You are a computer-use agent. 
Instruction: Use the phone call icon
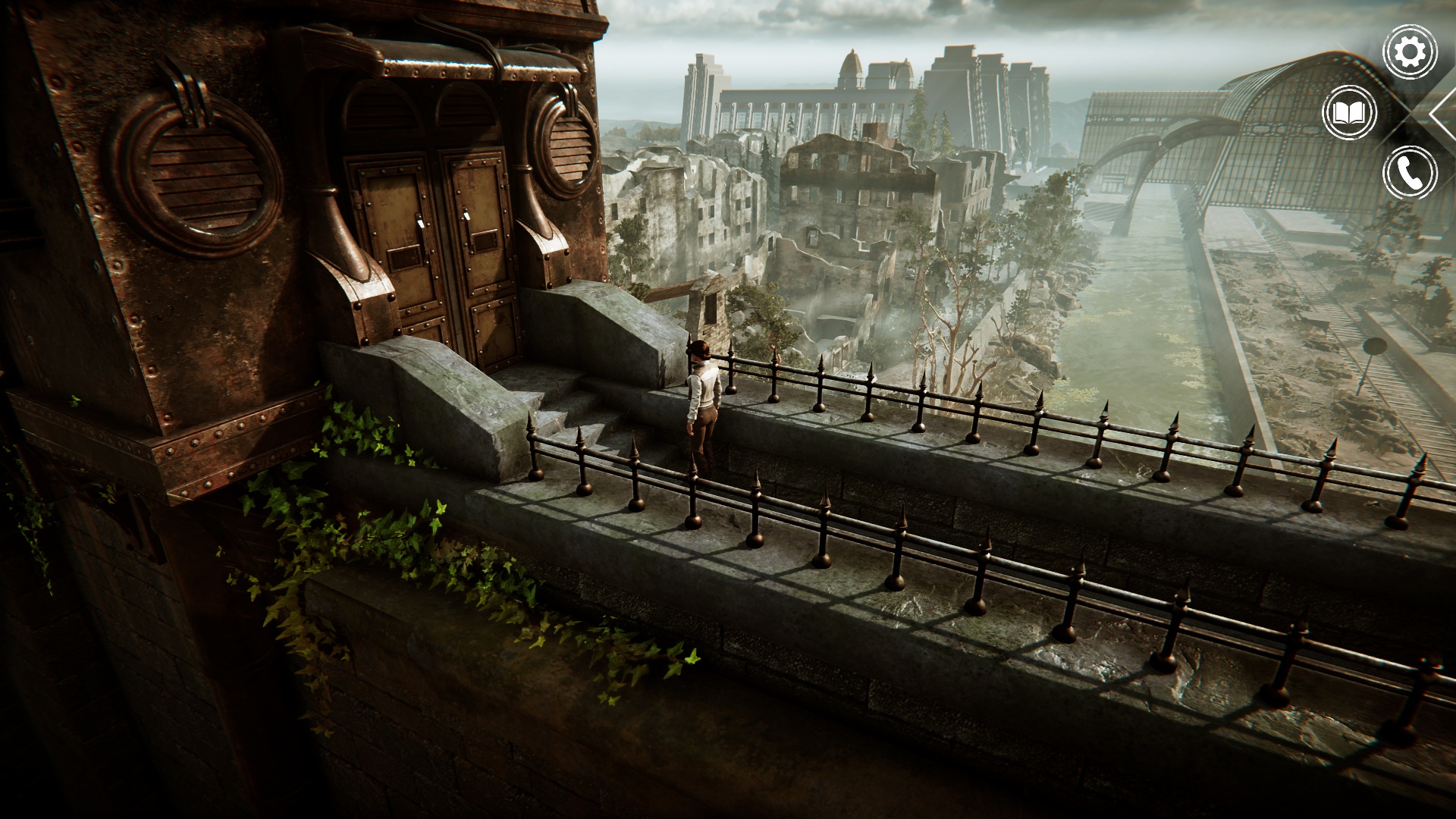coord(1410,174)
